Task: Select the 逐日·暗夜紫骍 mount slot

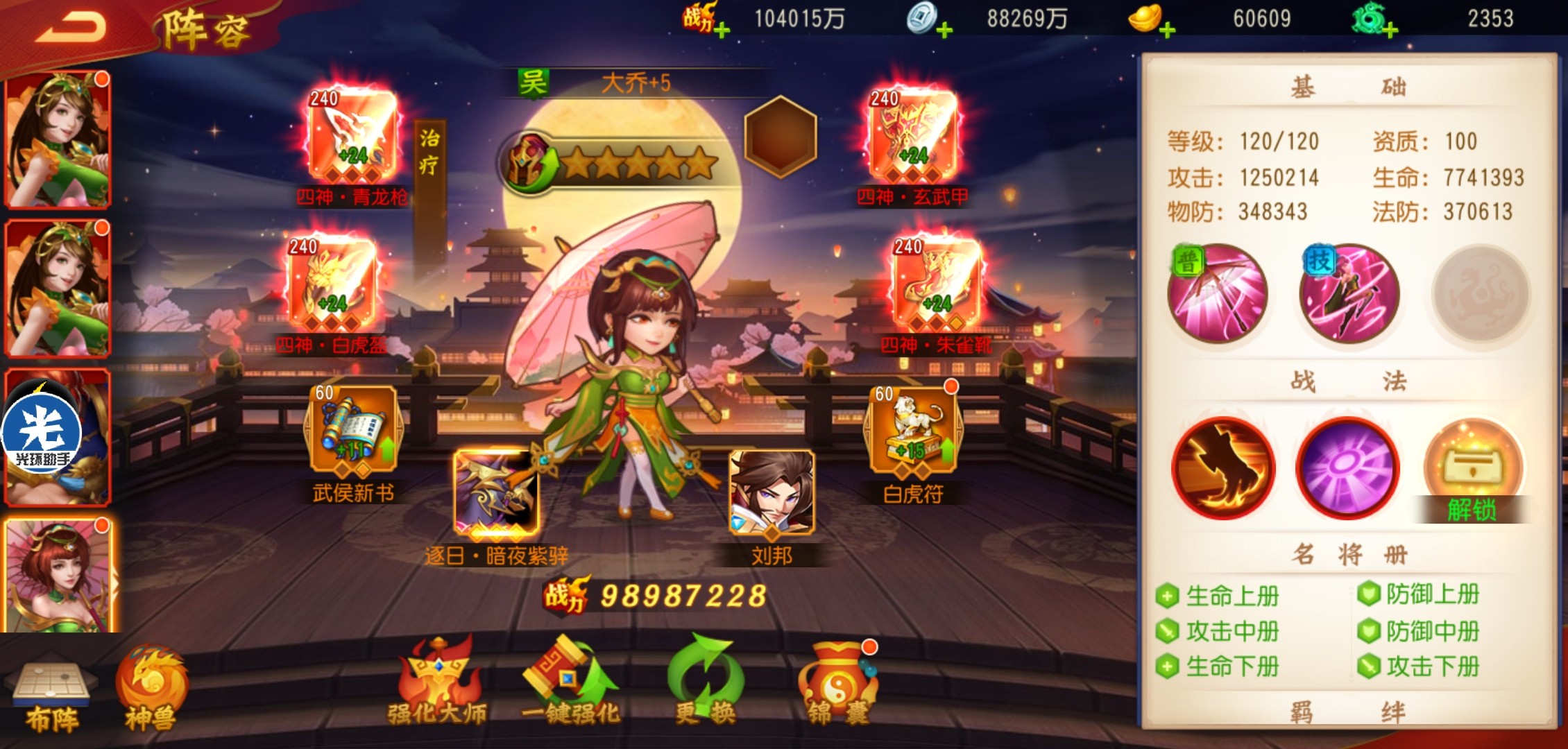Action: 496,492
